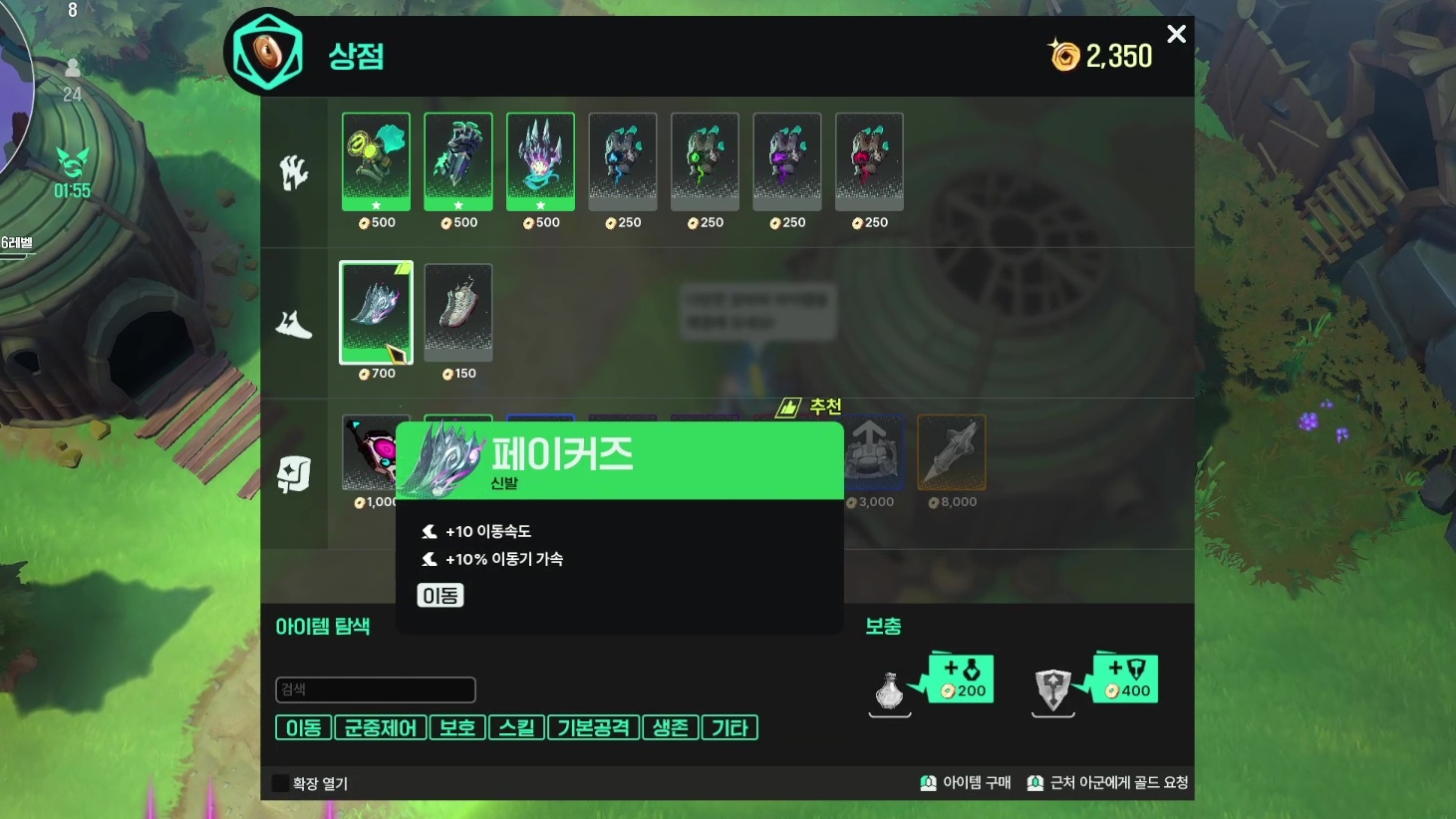Select the 페이커즈 boots costing 700
The height and width of the screenshot is (819, 1456).
[376, 313]
